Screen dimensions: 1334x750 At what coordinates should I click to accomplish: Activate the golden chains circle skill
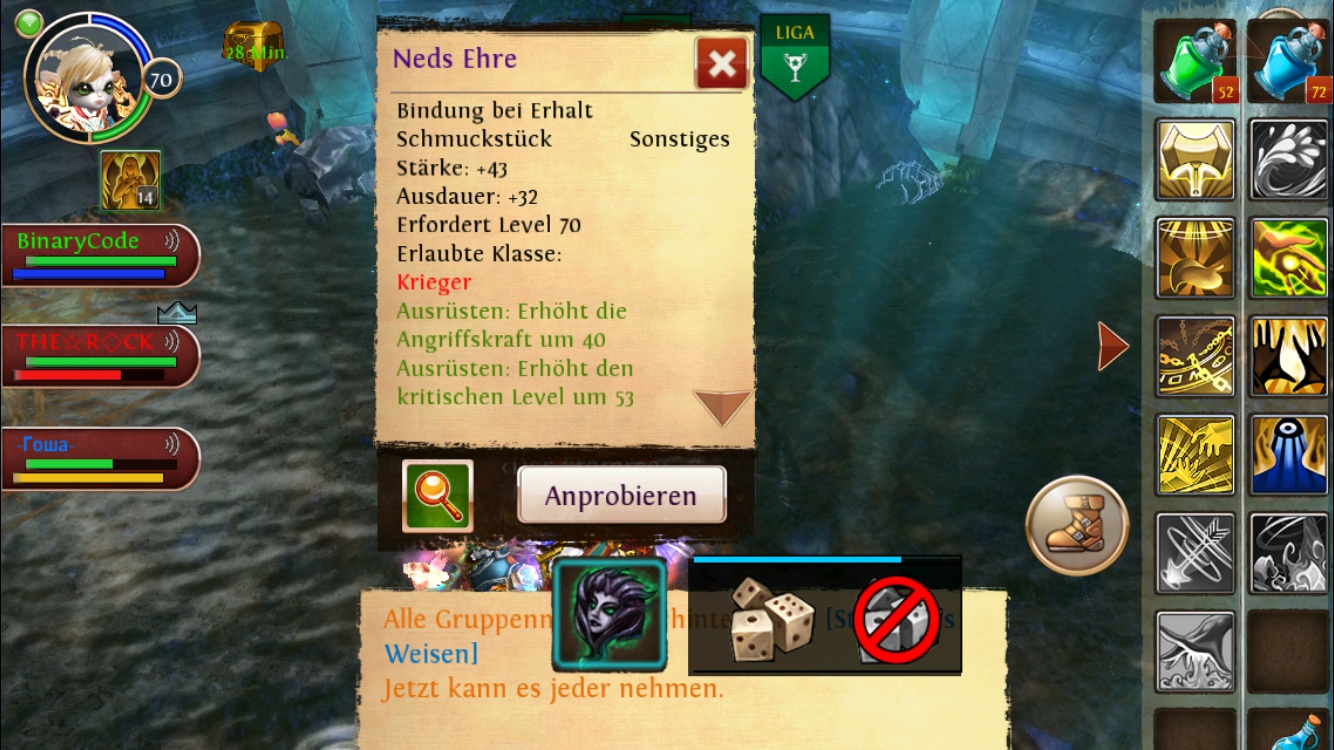(x=1195, y=357)
